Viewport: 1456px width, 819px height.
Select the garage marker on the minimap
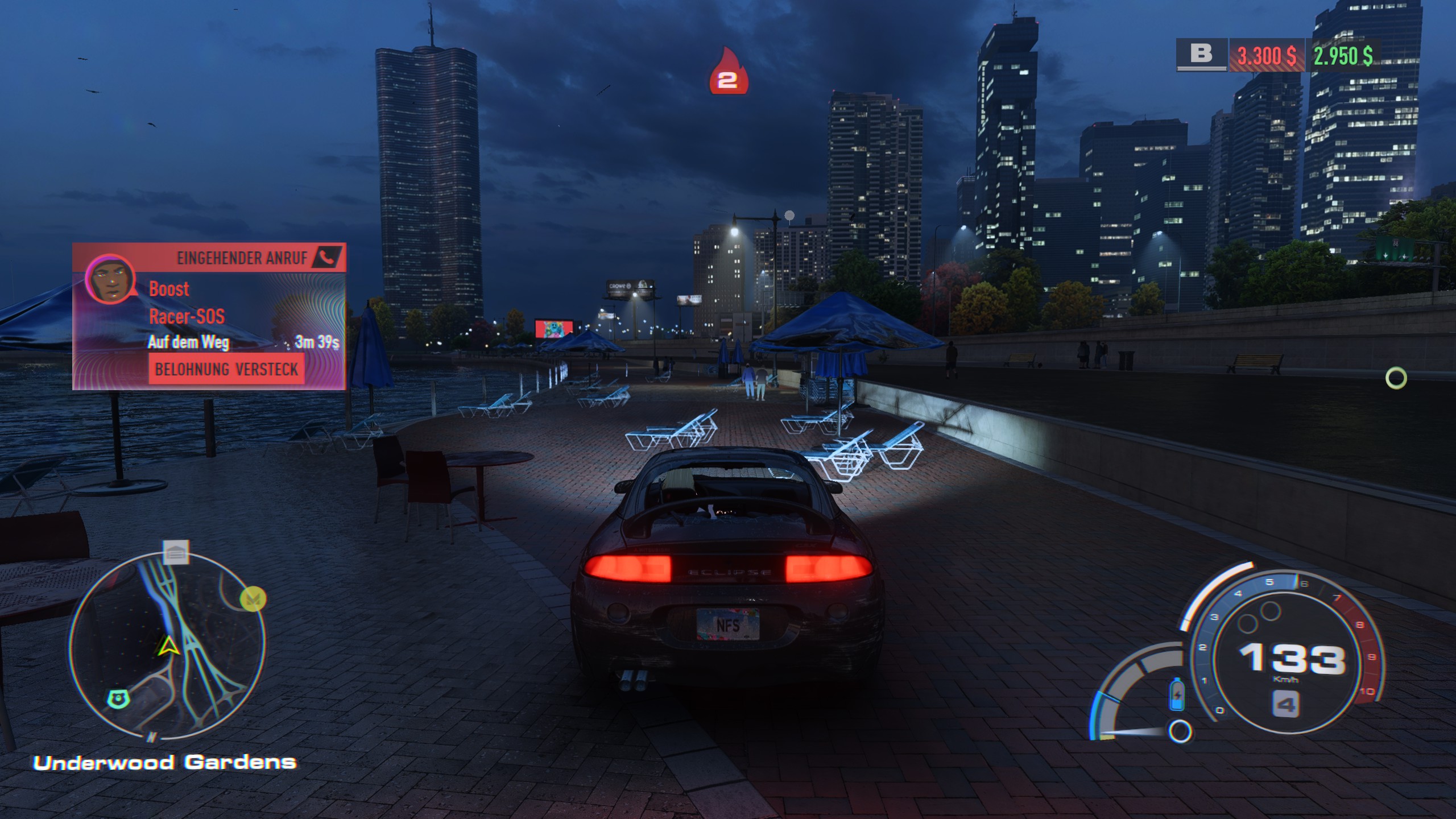pyautogui.click(x=175, y=552)
